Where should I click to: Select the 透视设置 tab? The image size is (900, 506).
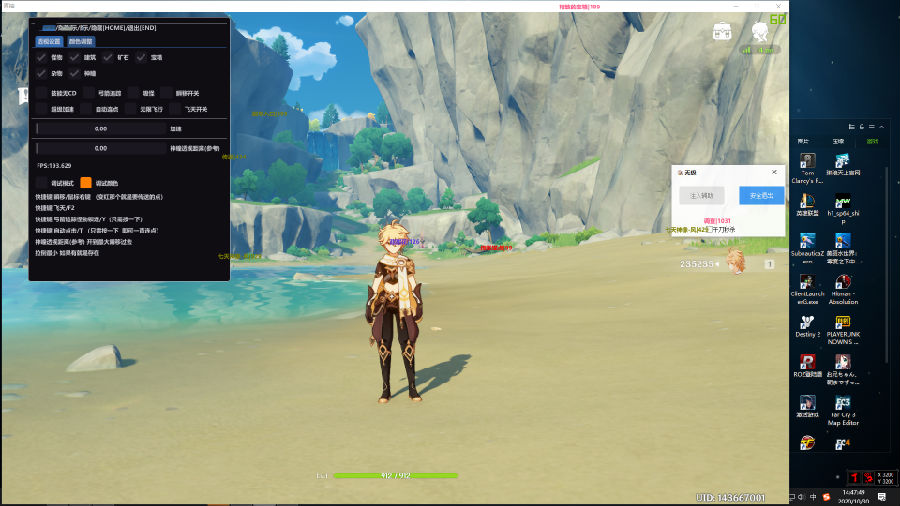[49, 42]
